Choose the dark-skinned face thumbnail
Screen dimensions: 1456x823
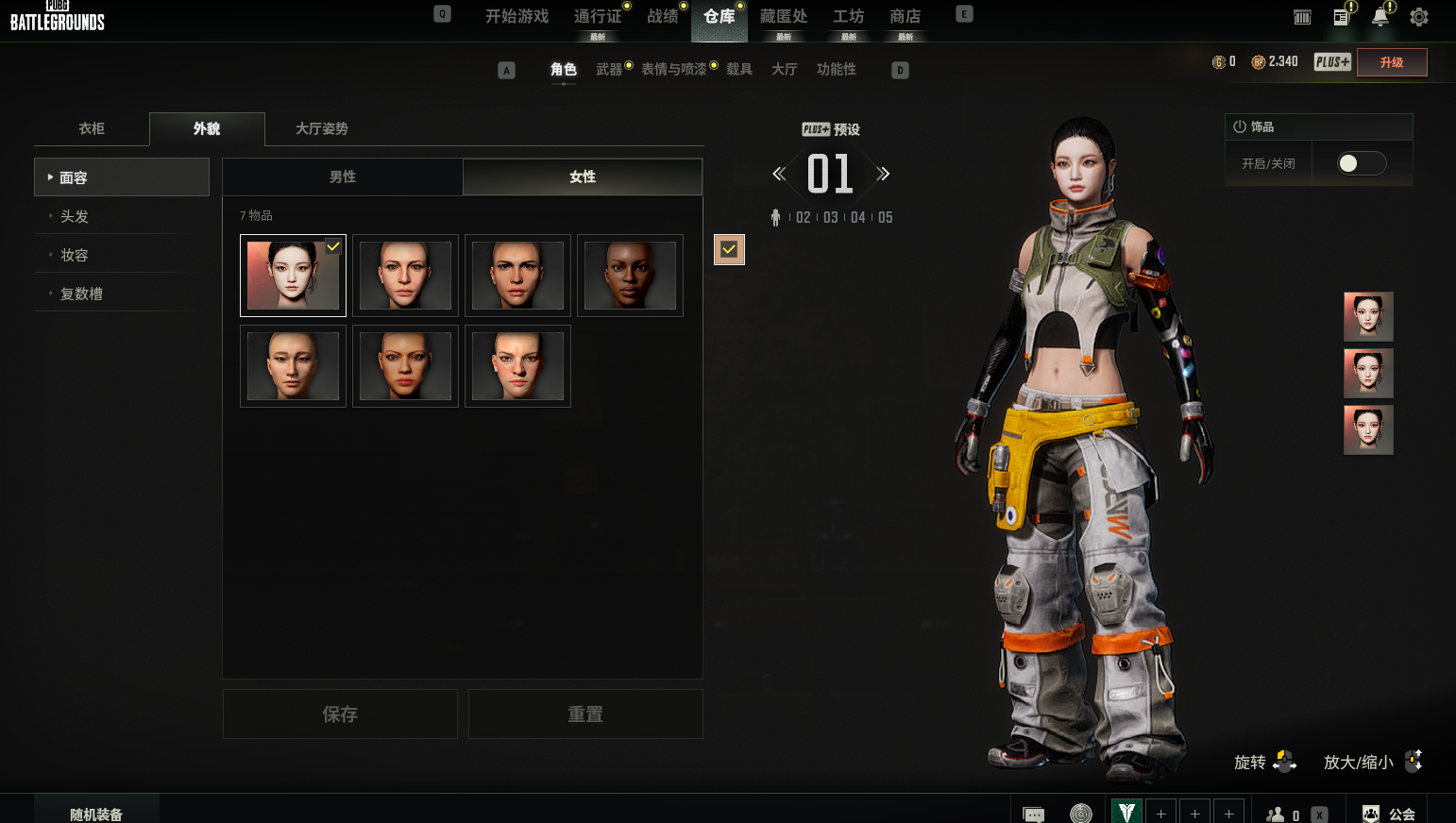click(x=630, y=276)
